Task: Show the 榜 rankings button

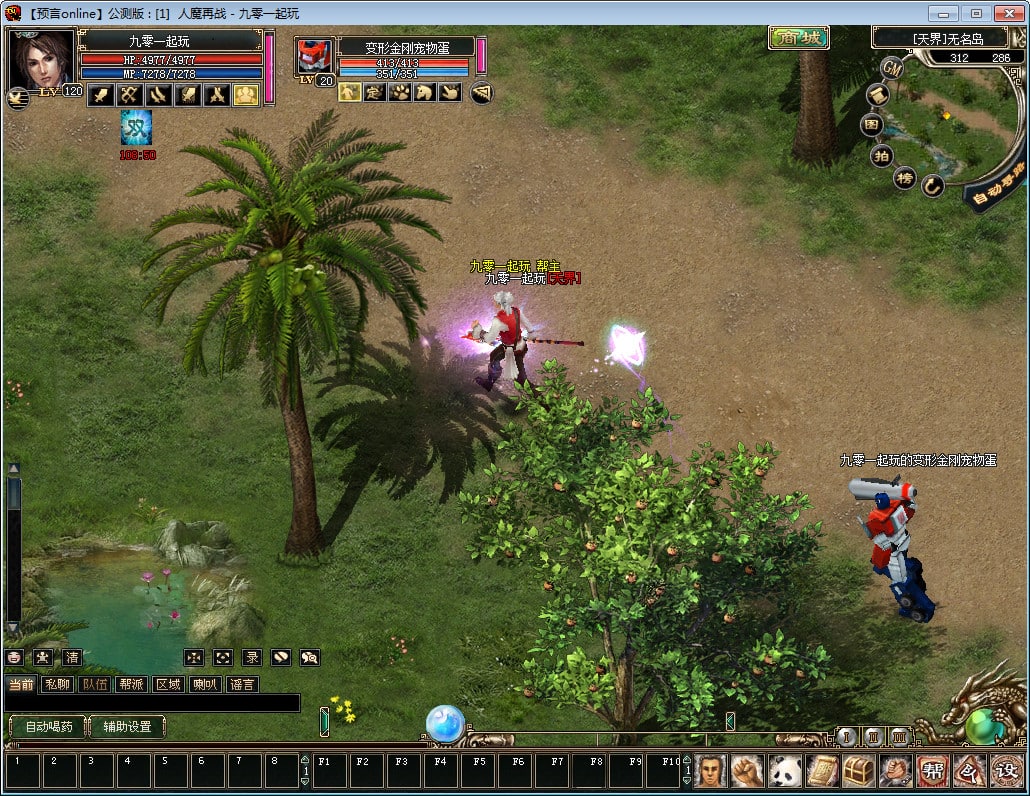Action: [904, 178]
